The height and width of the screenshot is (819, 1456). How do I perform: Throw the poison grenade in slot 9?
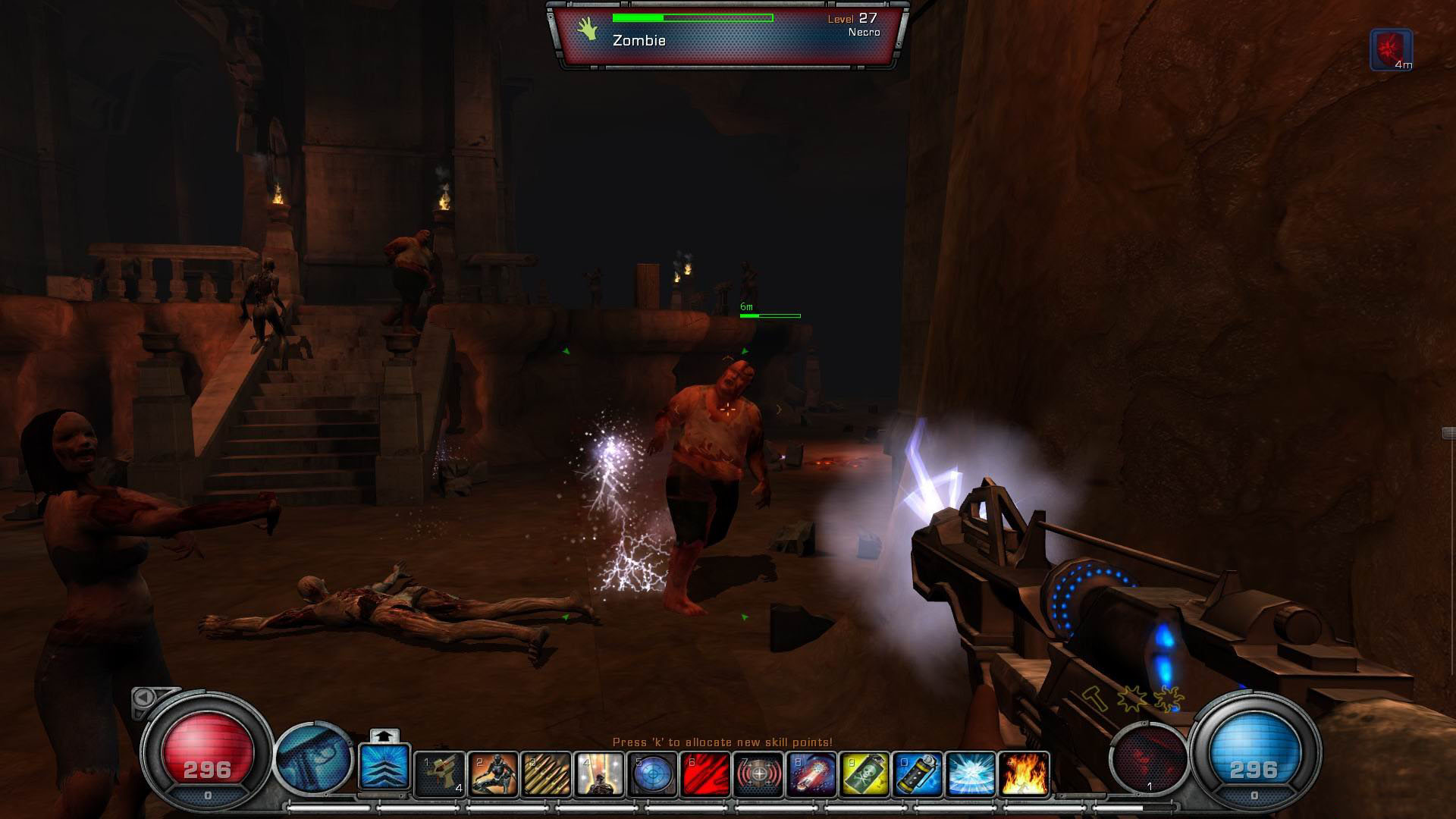pyautogui.click(x=863, y=773)
